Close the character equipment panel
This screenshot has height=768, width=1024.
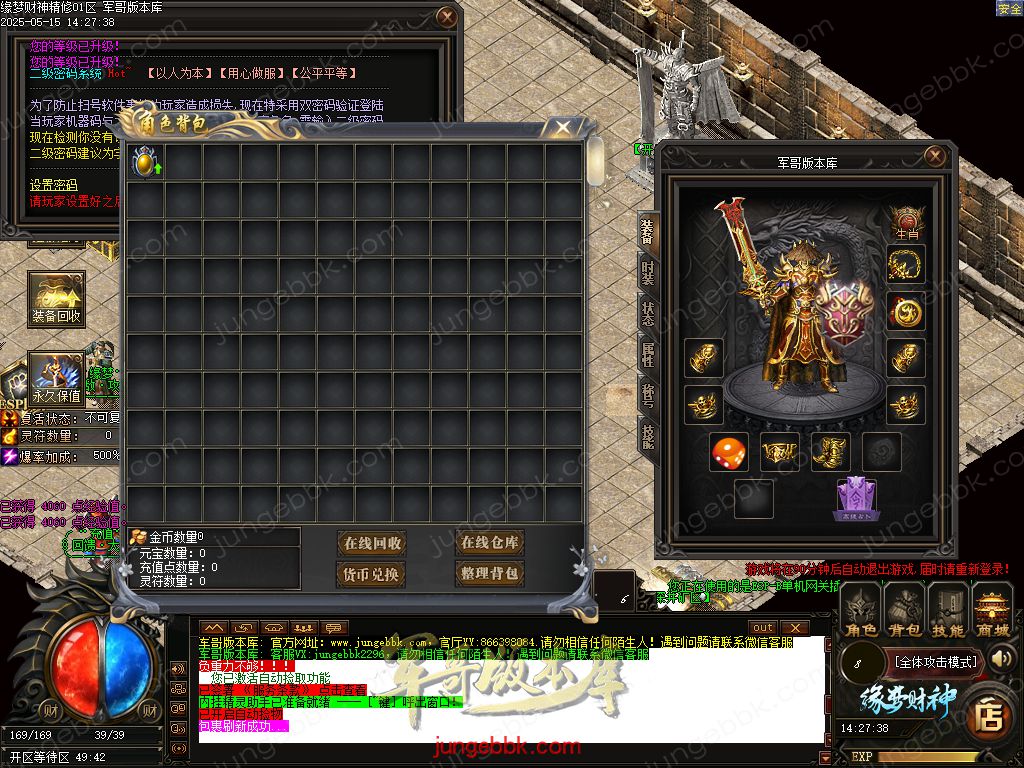(x=935, y=156)
